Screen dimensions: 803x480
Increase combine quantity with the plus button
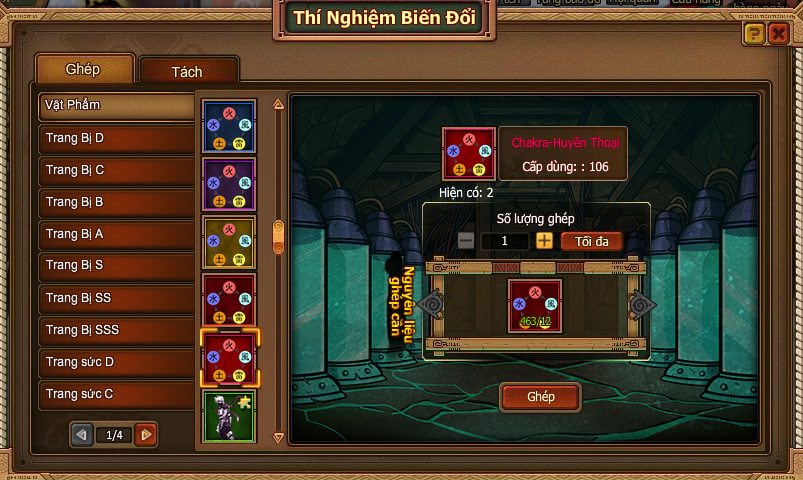click(x=544, y=241)
